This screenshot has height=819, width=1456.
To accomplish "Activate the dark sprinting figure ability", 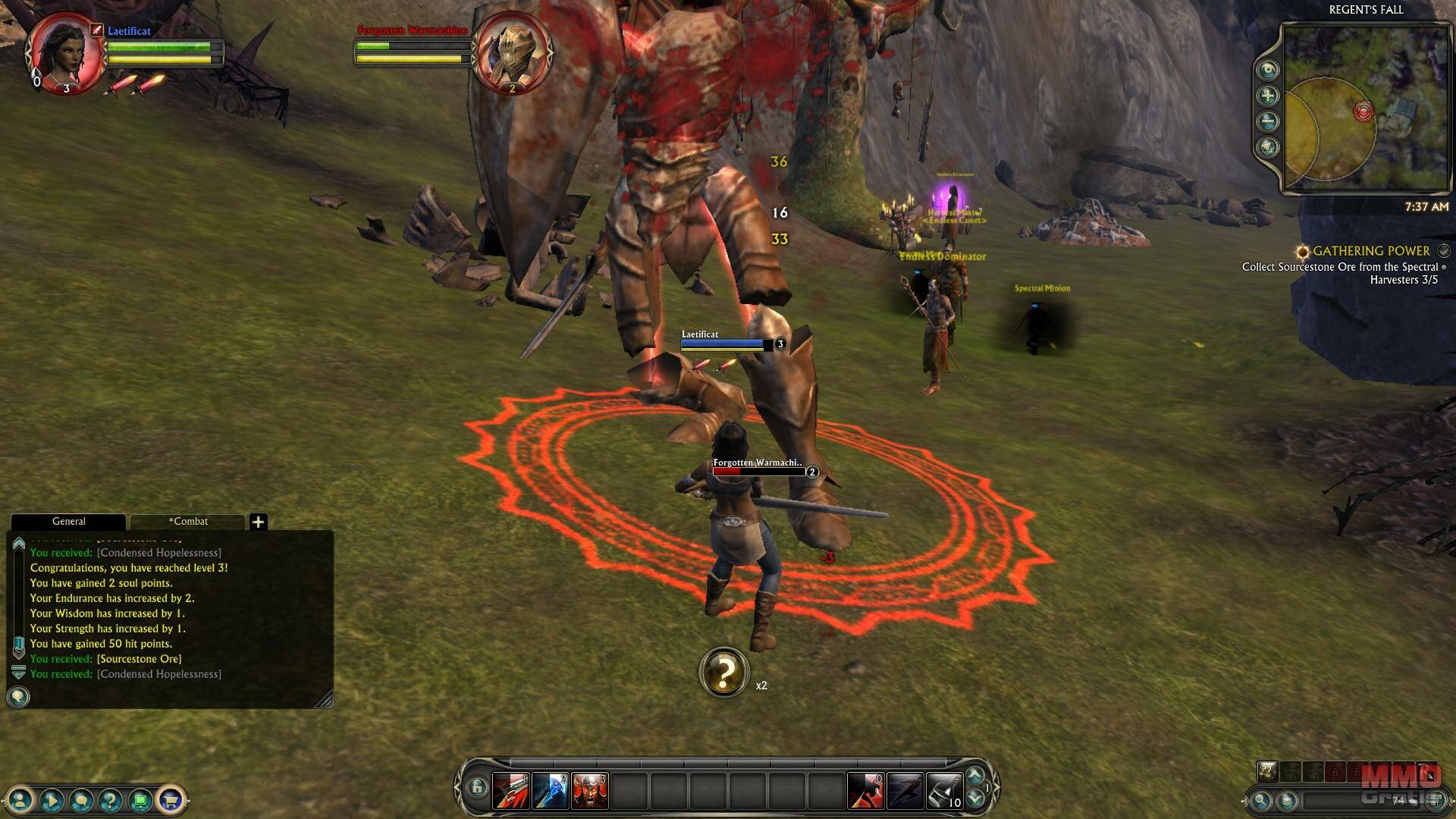I will coord(905,792).
